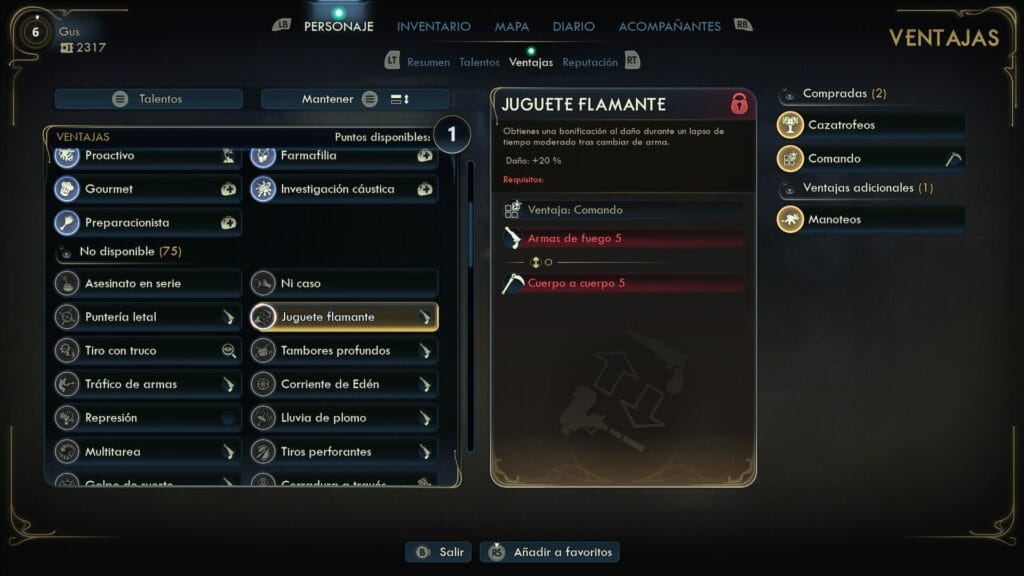Pick the Preparacionista perk
This screenshot has width=1024, height=576.
click(x=147, y=222)
